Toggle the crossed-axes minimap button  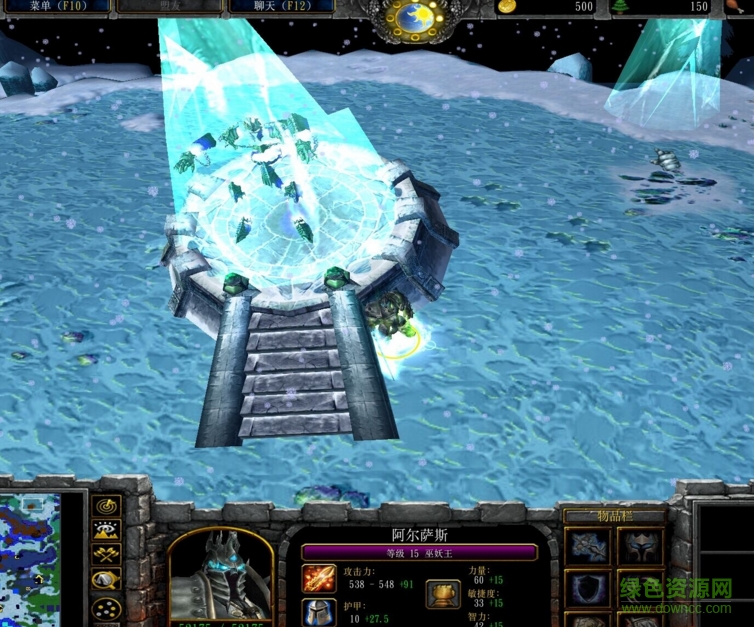106,555
